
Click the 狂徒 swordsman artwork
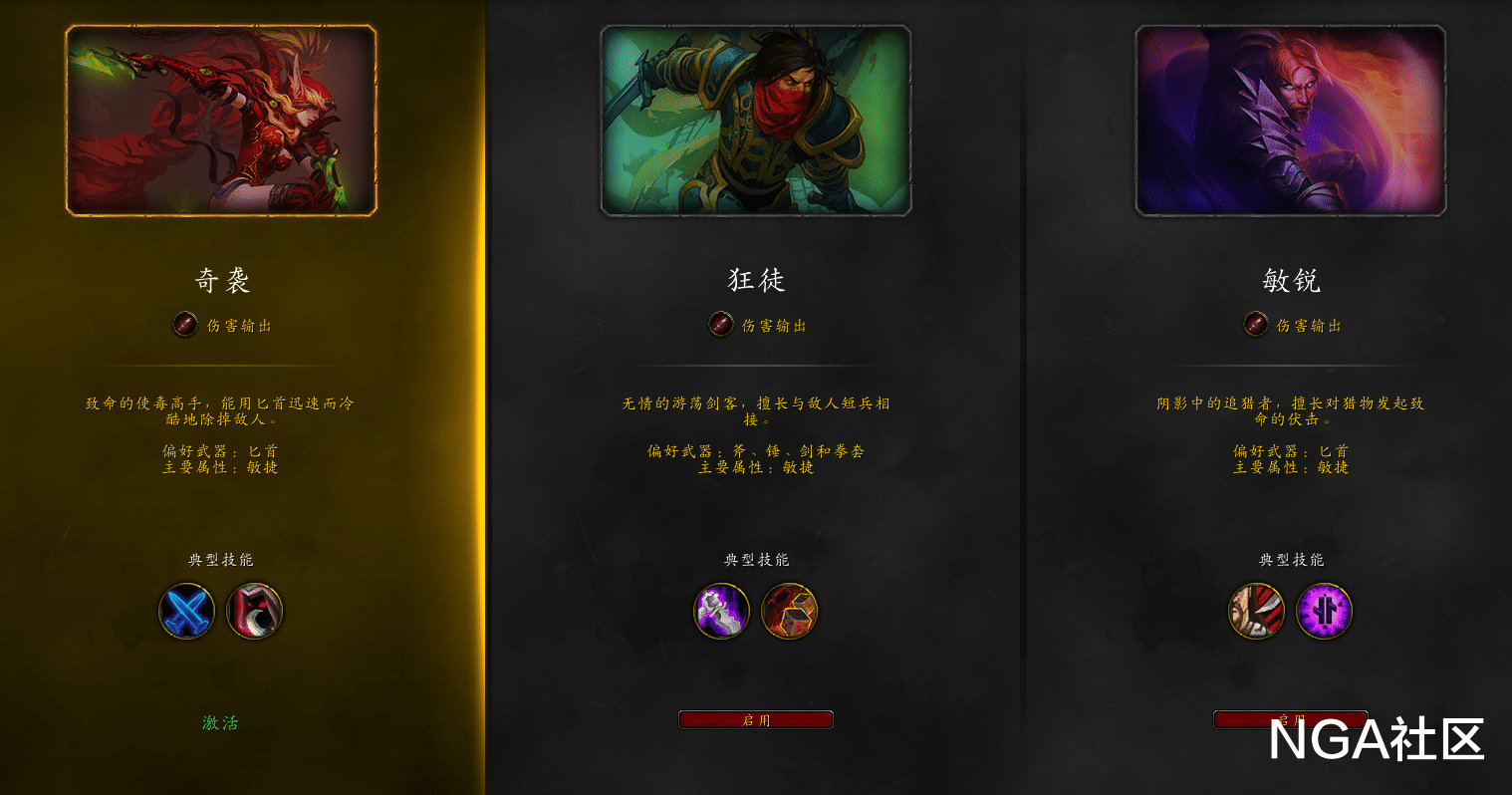pos(756,118)
